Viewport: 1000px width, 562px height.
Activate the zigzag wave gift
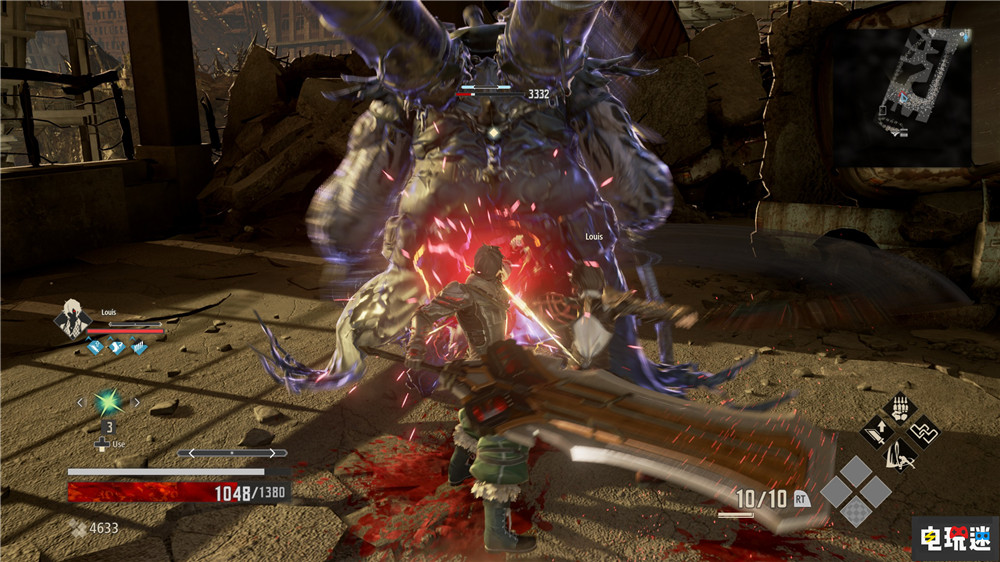coord(923,434)
